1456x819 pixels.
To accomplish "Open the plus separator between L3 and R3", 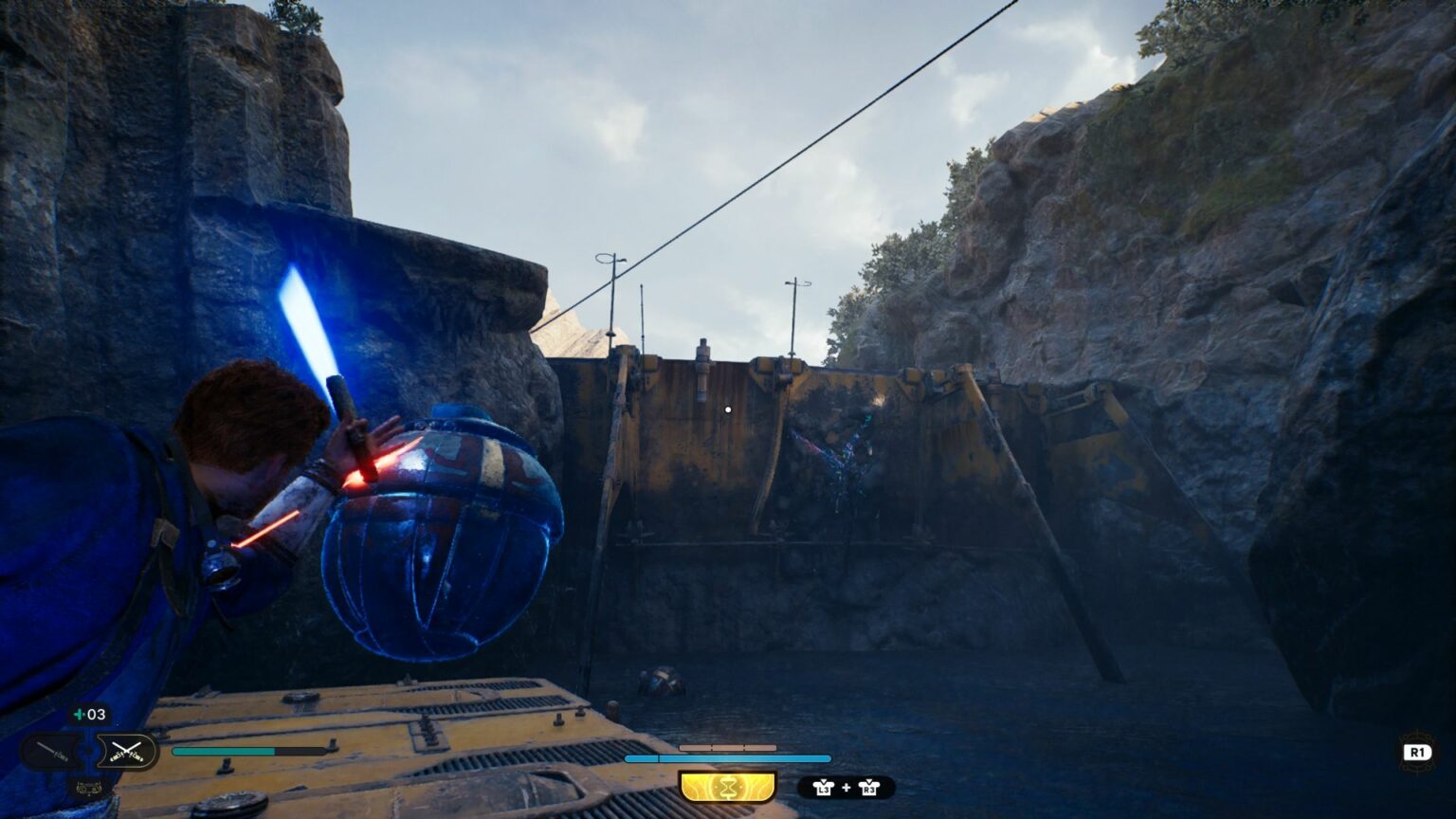I will tap(846, 788).
